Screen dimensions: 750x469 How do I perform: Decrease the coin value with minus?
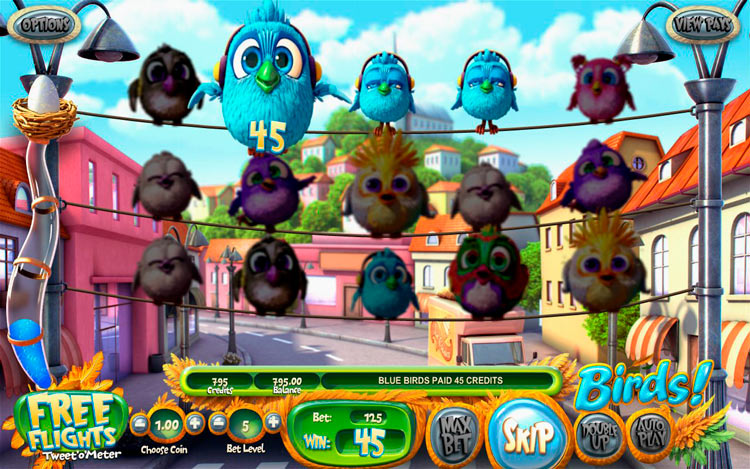coord(141,422)
